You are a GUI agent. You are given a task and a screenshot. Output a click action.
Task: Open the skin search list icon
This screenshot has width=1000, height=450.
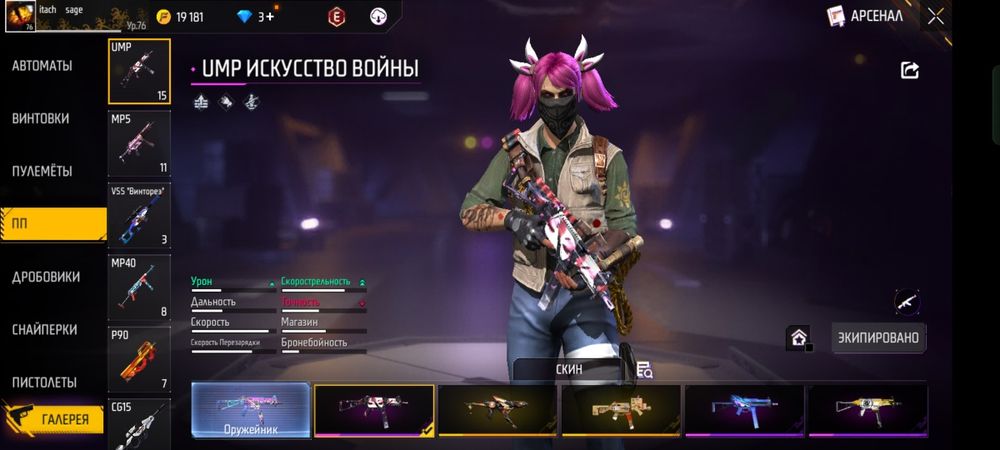coord(644,369)
